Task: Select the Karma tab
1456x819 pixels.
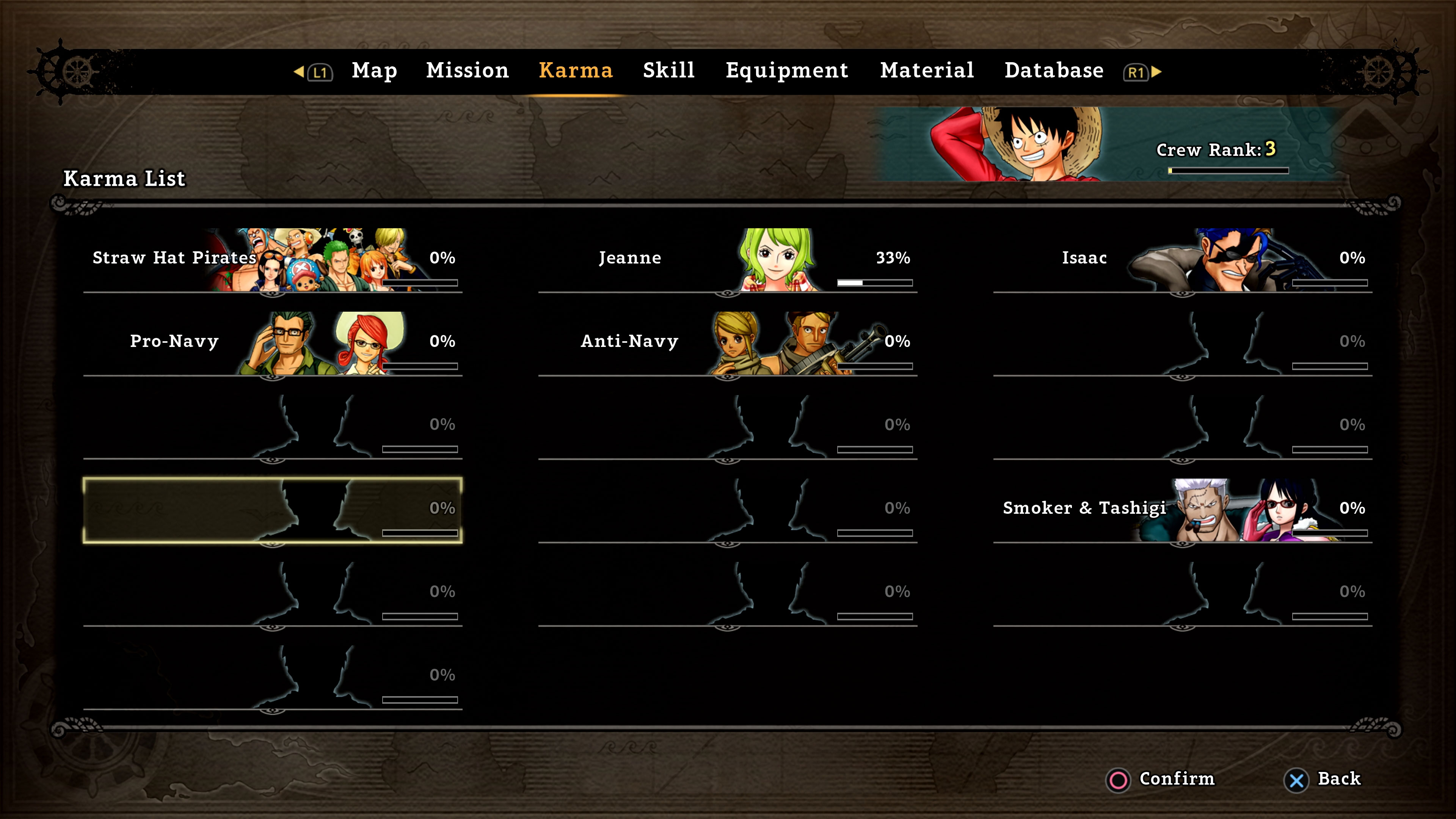Action: (576, 71)
